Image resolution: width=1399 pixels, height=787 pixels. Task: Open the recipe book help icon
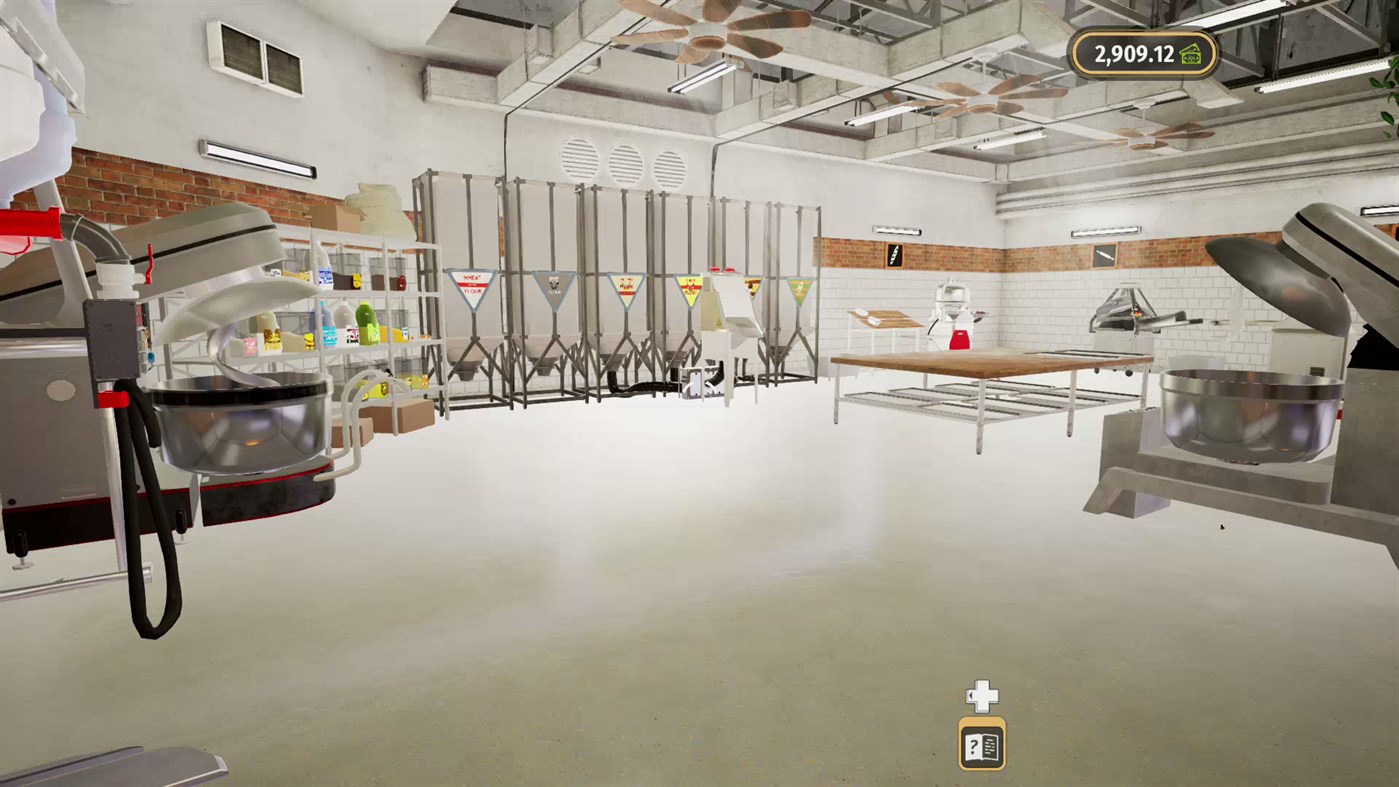(981, 744)
